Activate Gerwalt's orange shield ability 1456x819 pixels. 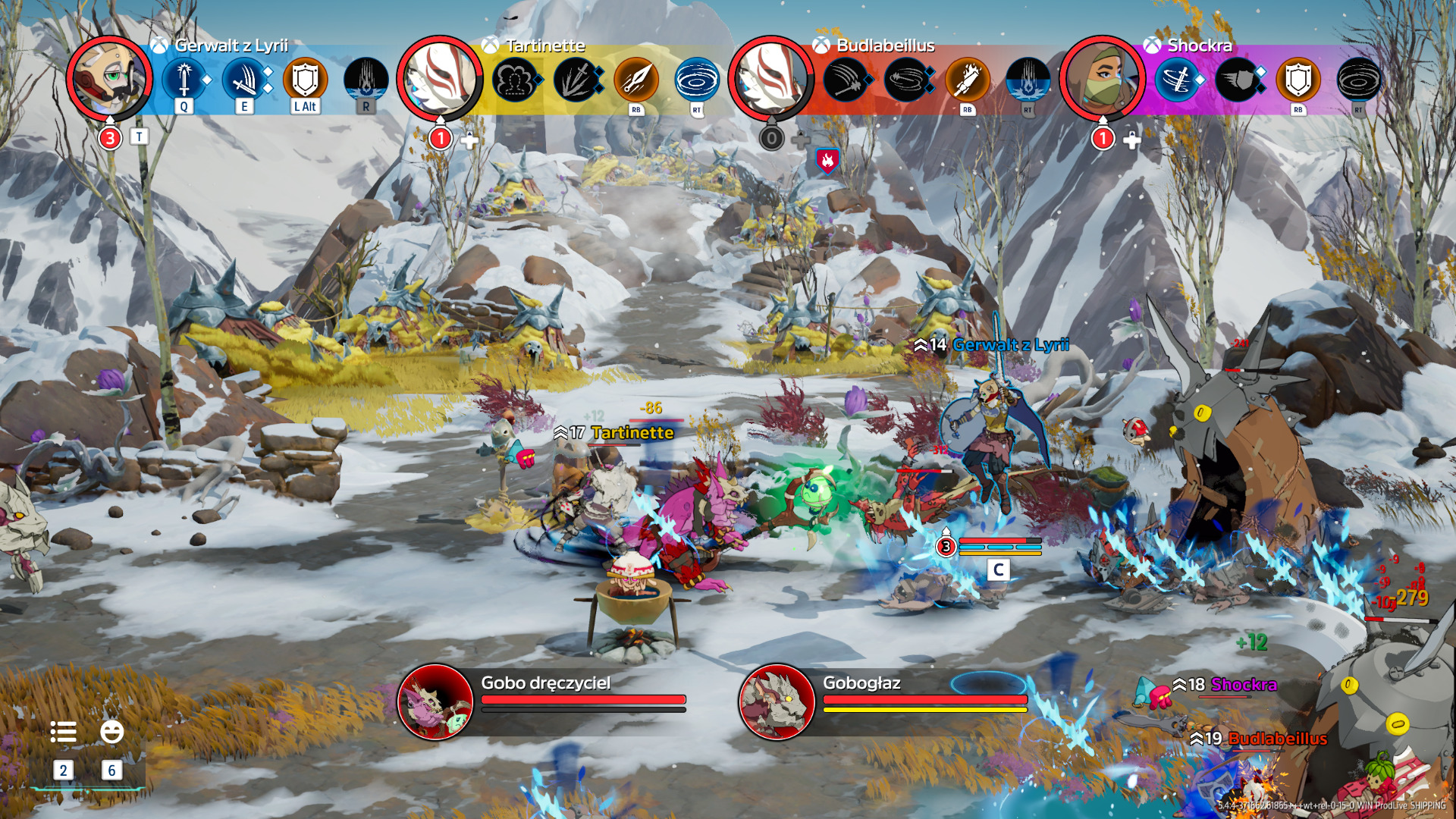pos(305,79)
